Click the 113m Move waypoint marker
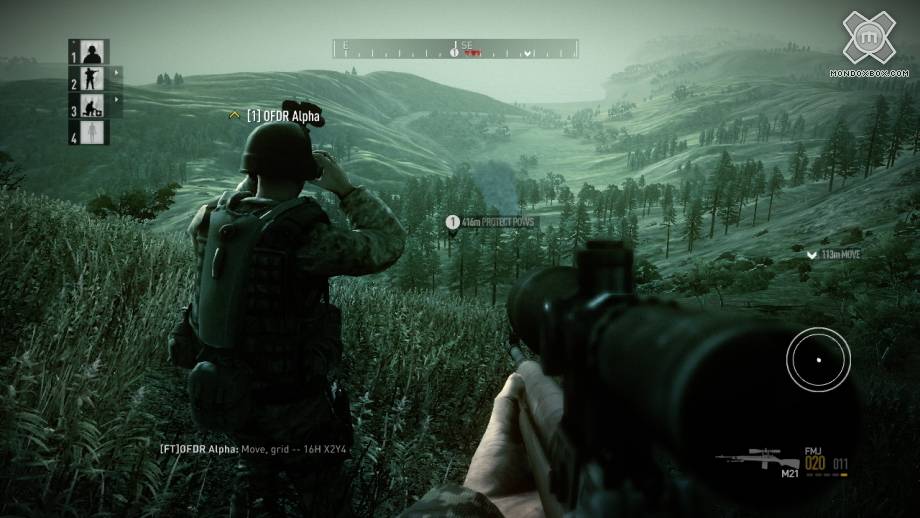 coord(812,256)
